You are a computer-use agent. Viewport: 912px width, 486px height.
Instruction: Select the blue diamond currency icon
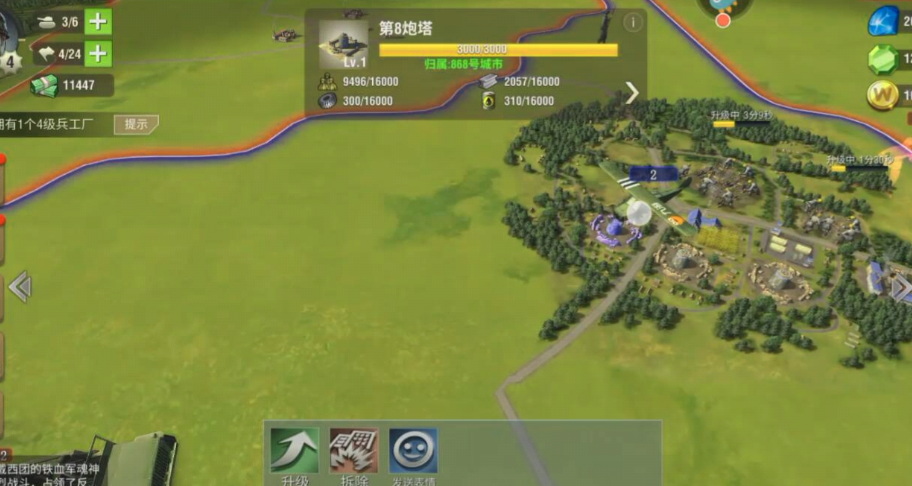(883, 21)
